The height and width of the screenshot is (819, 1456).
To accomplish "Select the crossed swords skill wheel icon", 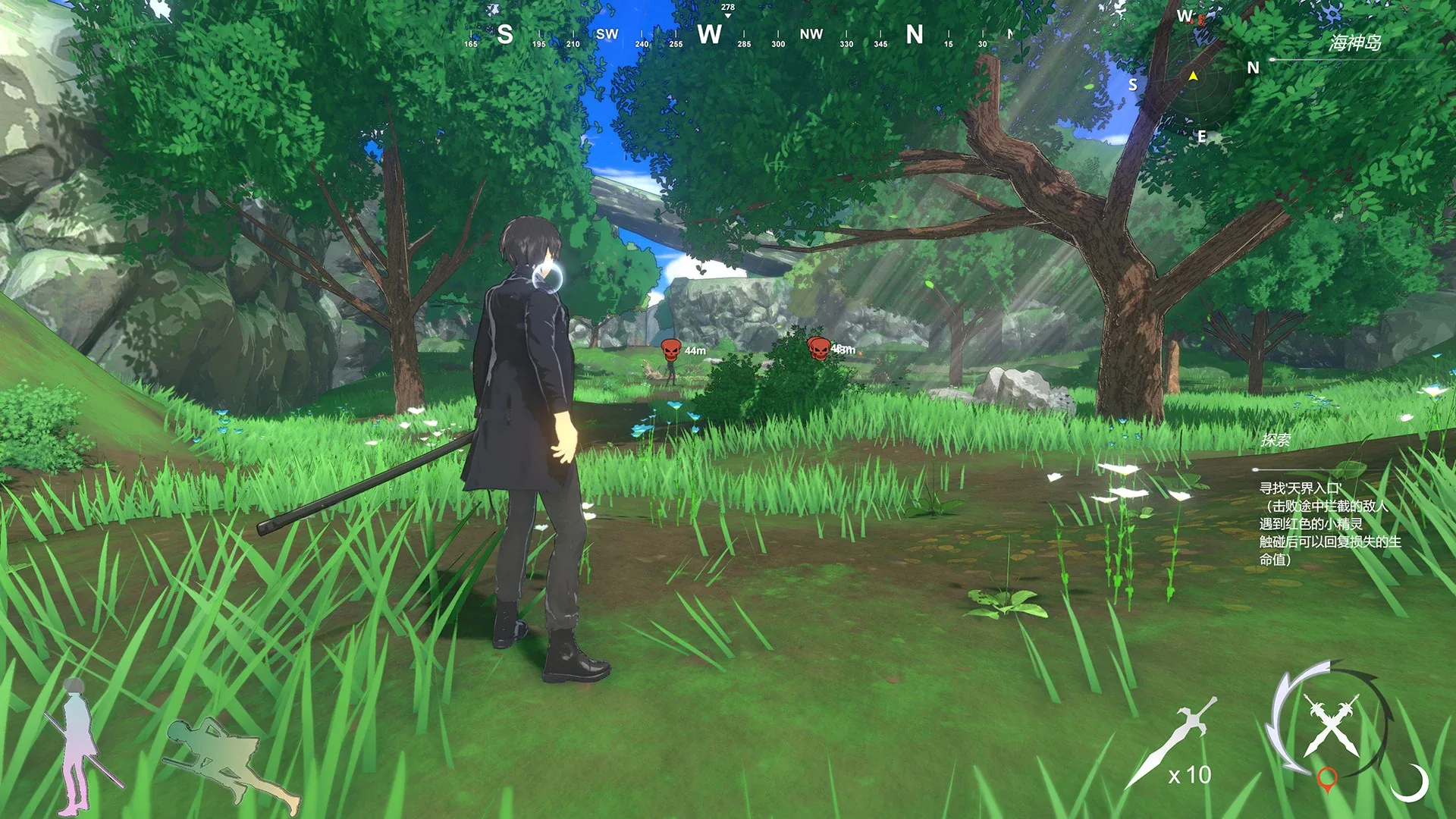I will coord(1331,724).
